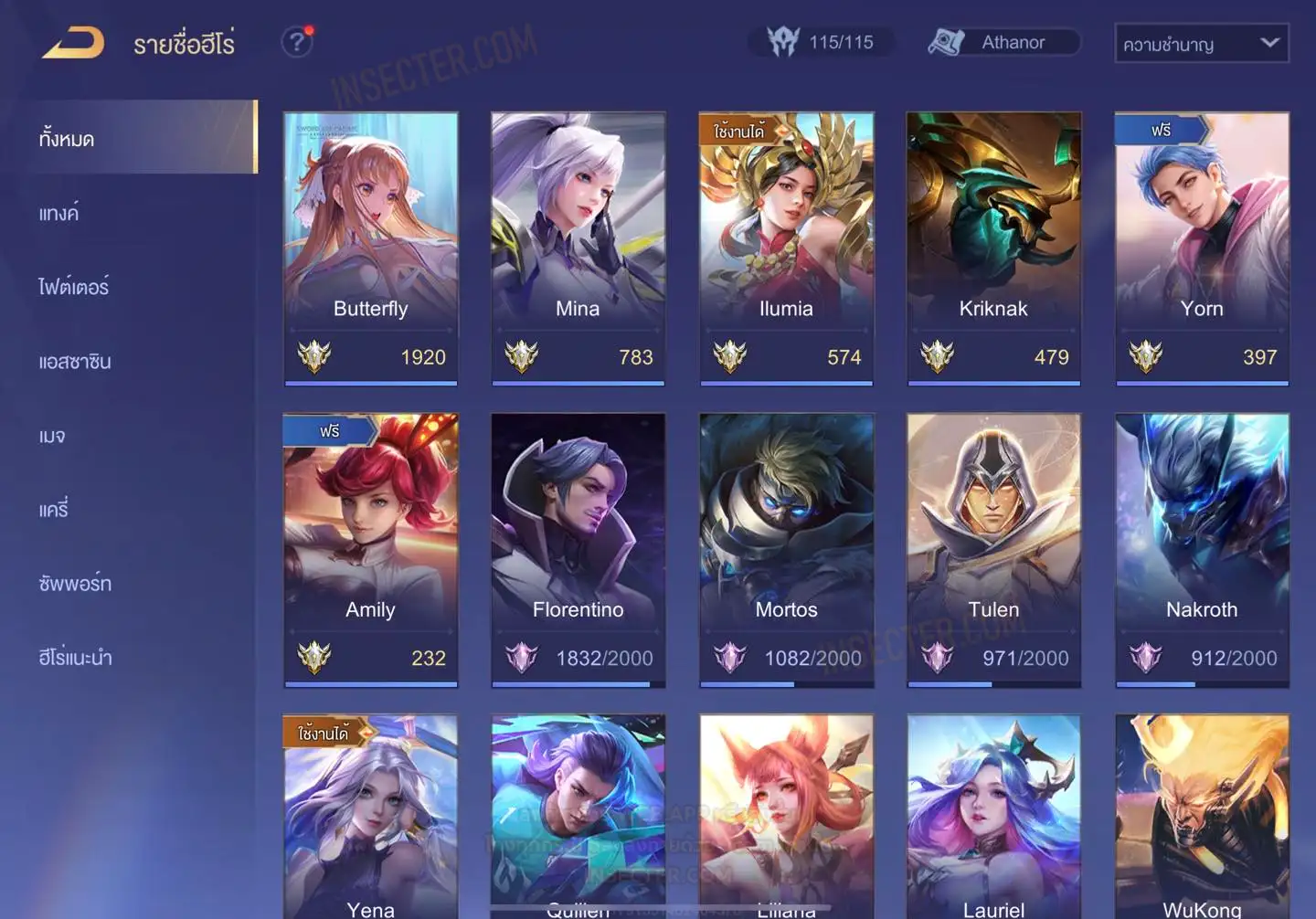Go back using the arrow button
Screen dimensions: 1316x919
pos(73,43)
